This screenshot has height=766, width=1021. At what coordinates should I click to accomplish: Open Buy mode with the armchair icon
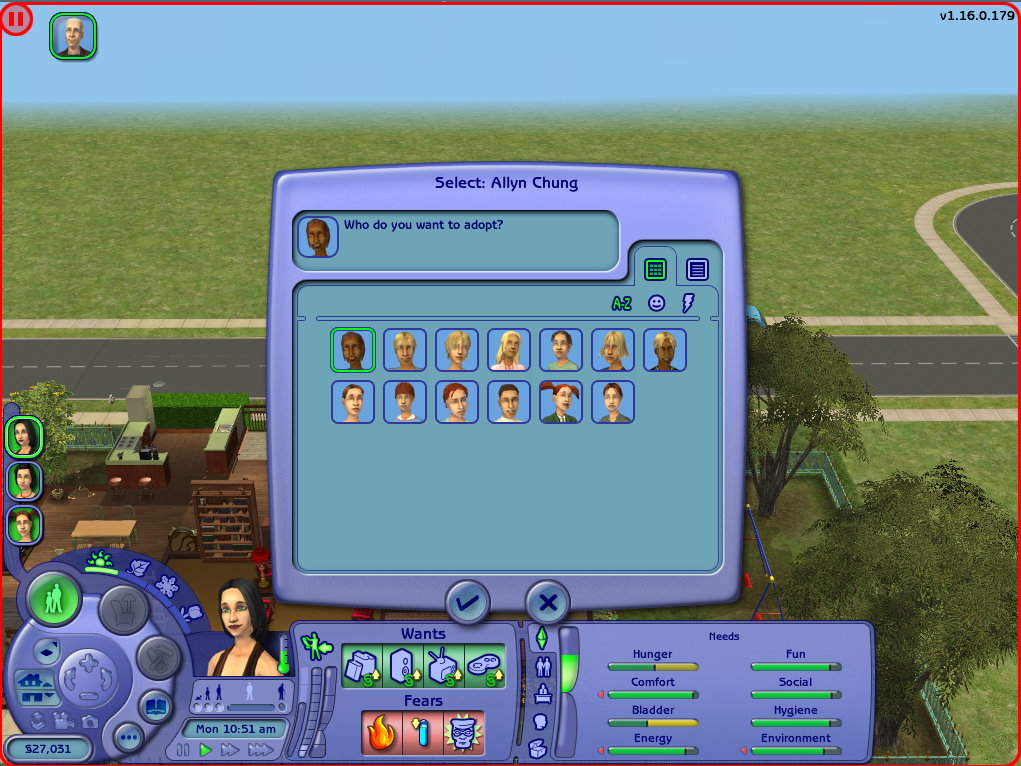pyautogui.click(x=123, y=609)
